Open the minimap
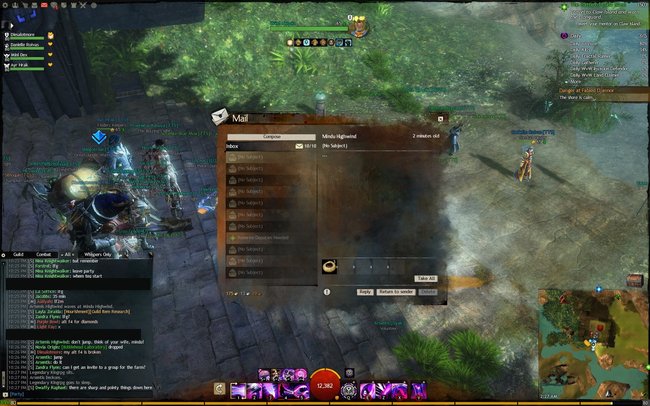 [x=592, y=340]
